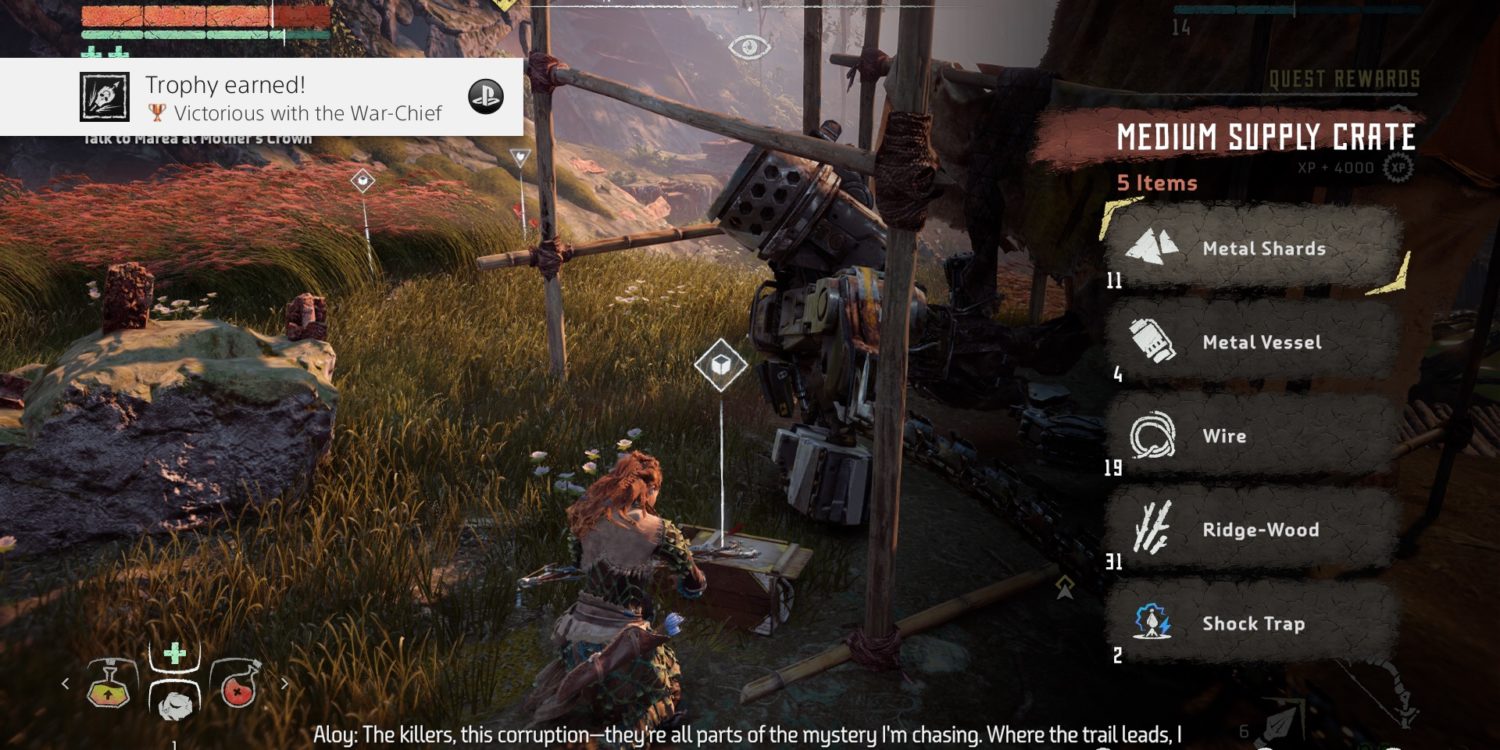Click the Shock Trap item row
This screenshot has width=1500, height=750.
(1252, 624)
